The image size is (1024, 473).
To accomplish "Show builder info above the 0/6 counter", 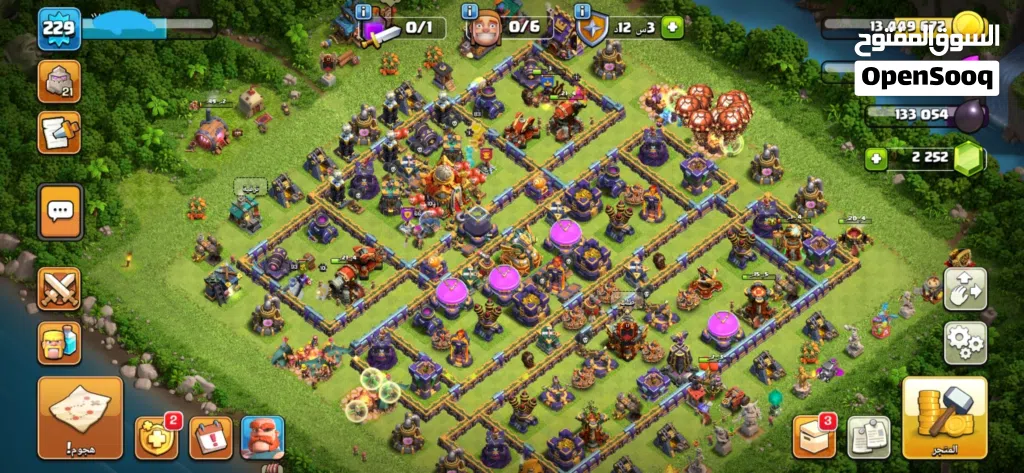I will pyautogui.click(x=469, y=11).
